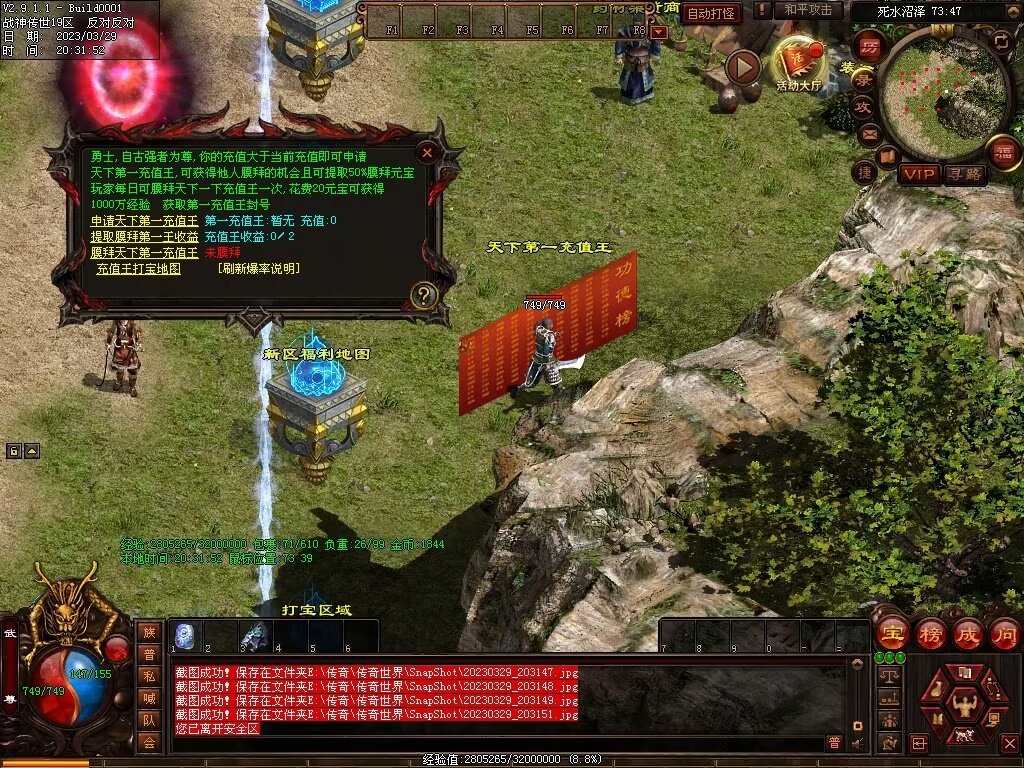Close the 充值王 dialog with the X
Viewport: 1024px width, 768px height.
pos(427,153)
